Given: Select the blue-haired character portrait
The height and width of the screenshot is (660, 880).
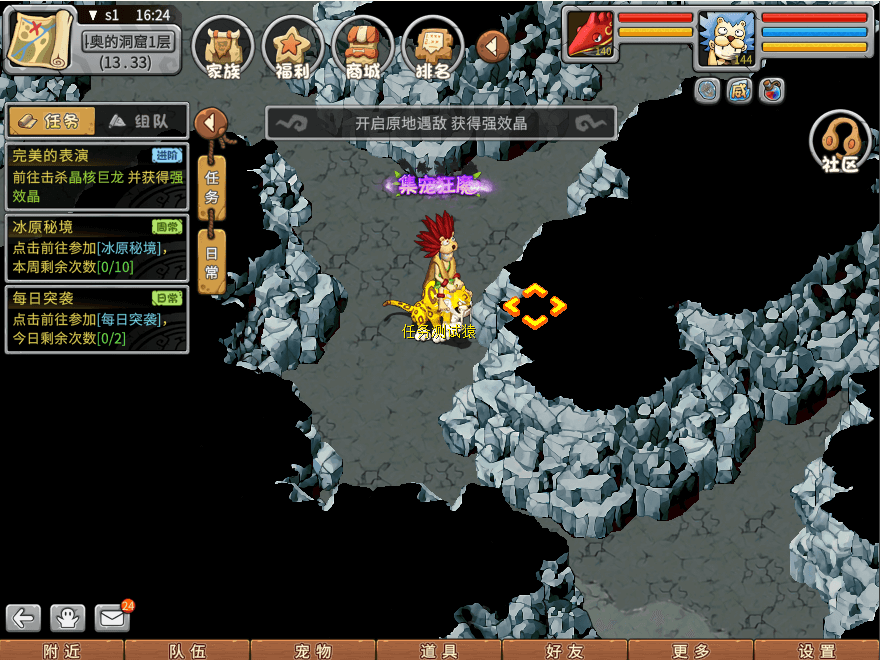Looking at the screenshot, I should 726,40.
